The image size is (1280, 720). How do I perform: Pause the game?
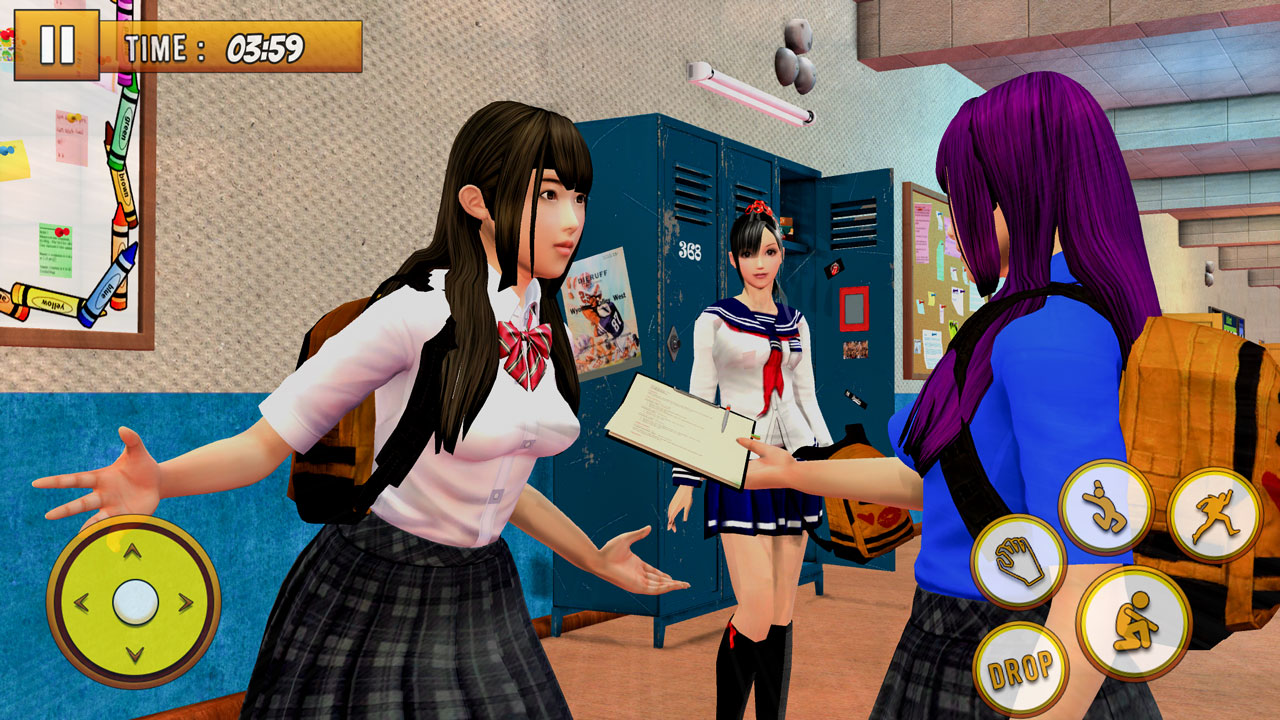pos(56,45)
